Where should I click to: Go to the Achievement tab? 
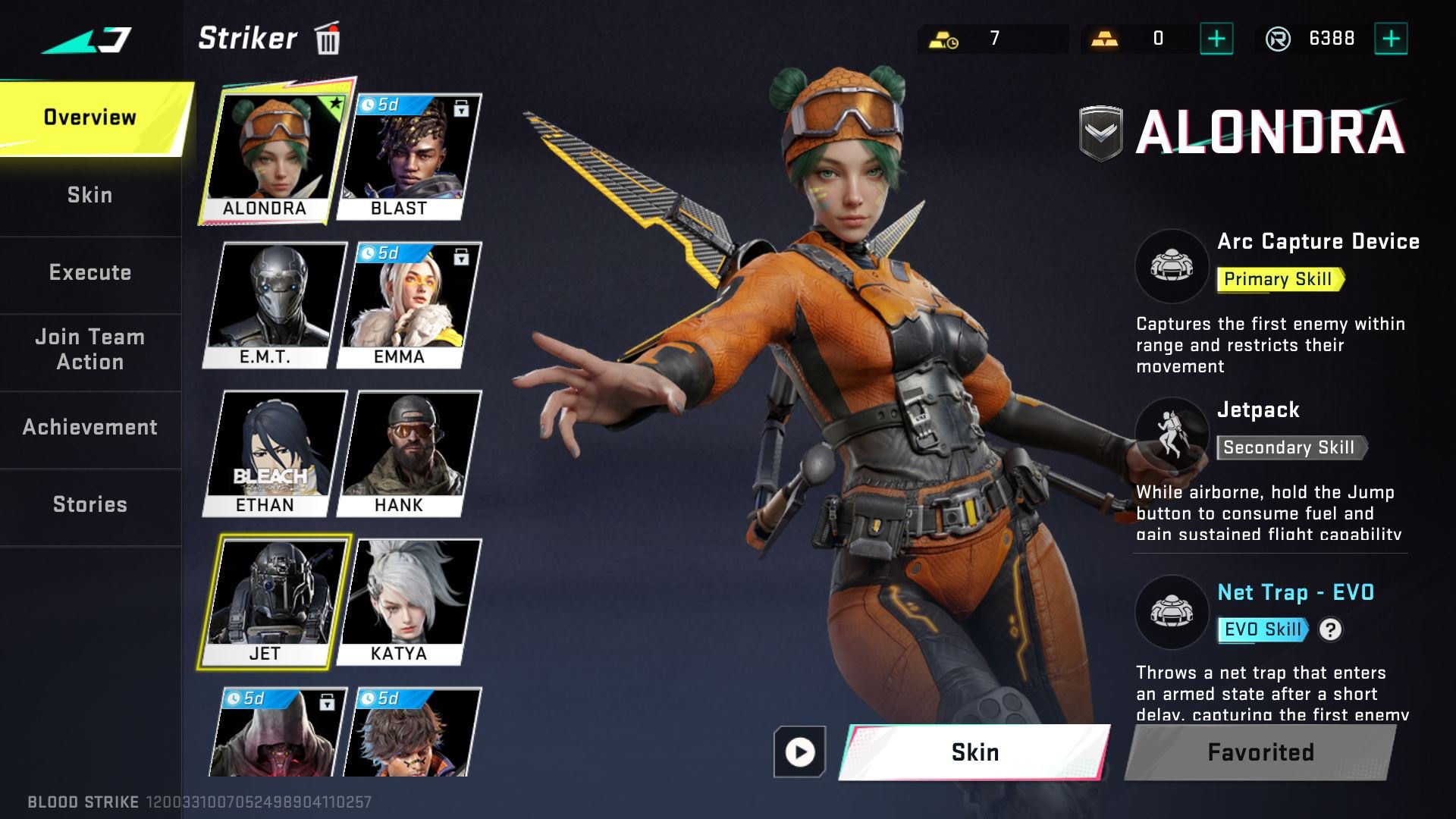point(89,427)
